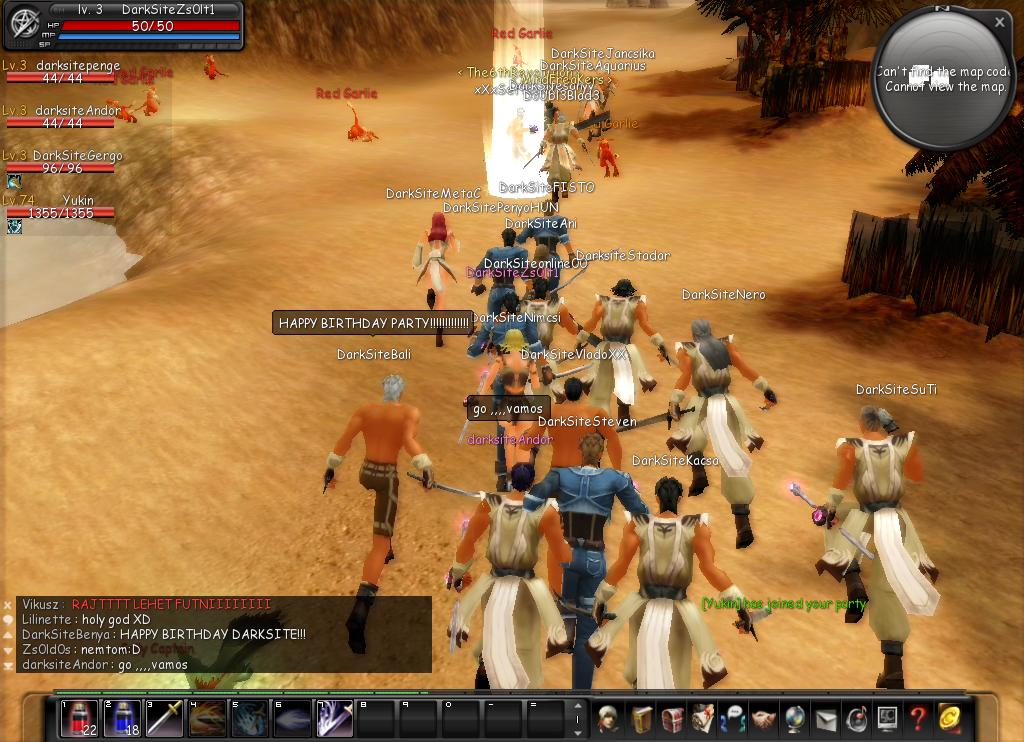This screenshot has height=742, width=1024.
Task: Close the circular minimap with its X
Action: pos(999,22)
